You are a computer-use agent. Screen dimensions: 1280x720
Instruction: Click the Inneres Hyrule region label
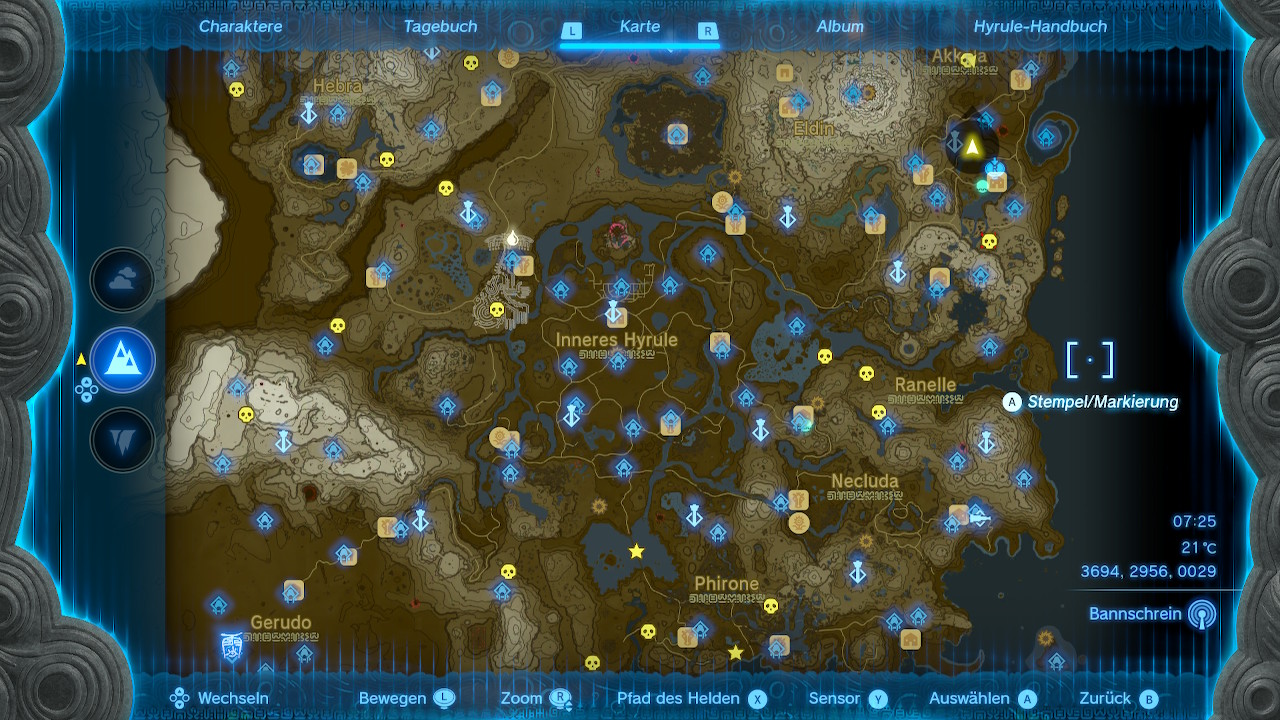click(616, 340)
